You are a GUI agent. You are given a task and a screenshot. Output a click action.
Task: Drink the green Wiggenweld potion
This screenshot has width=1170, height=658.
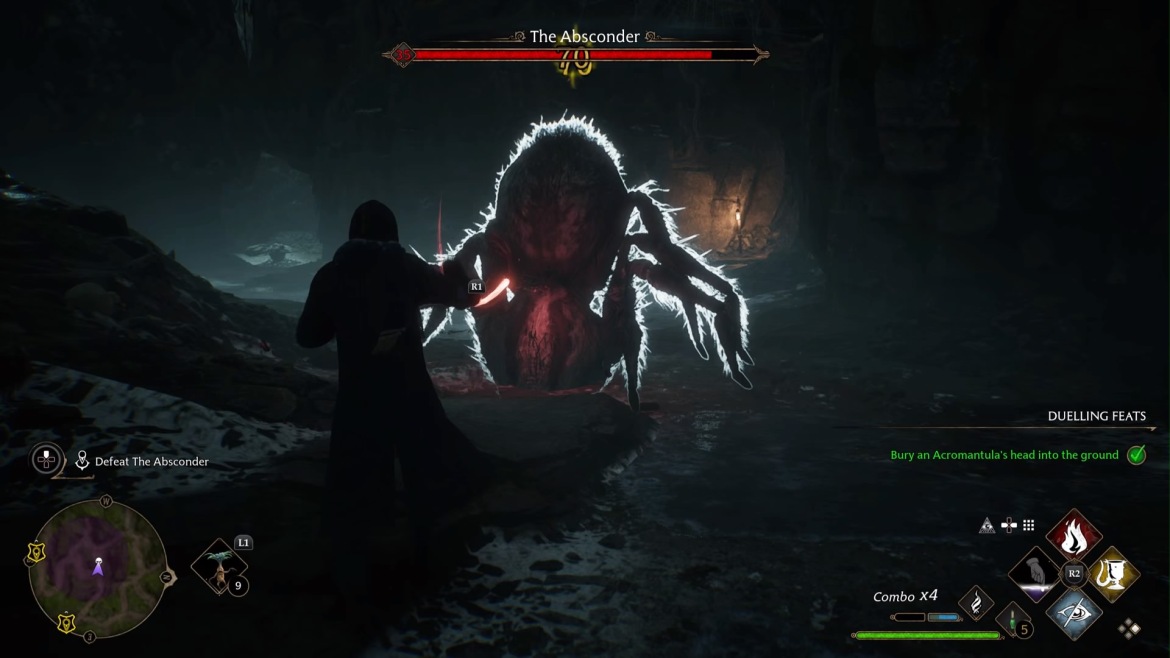pos(1013,620)
